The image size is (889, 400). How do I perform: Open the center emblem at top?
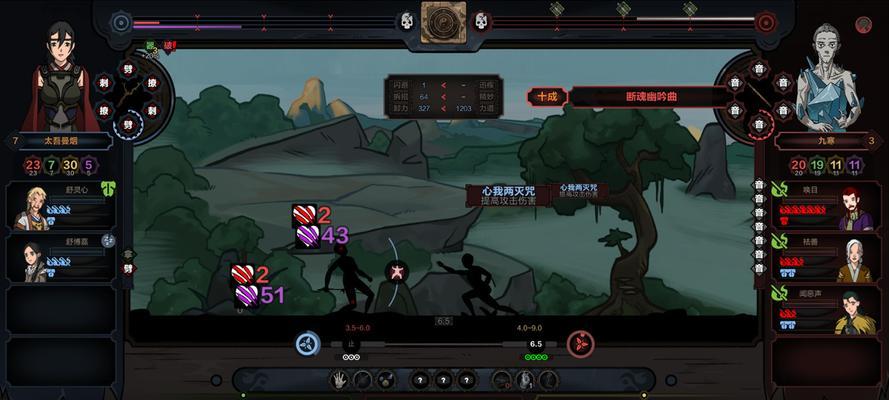pos(443,22)
